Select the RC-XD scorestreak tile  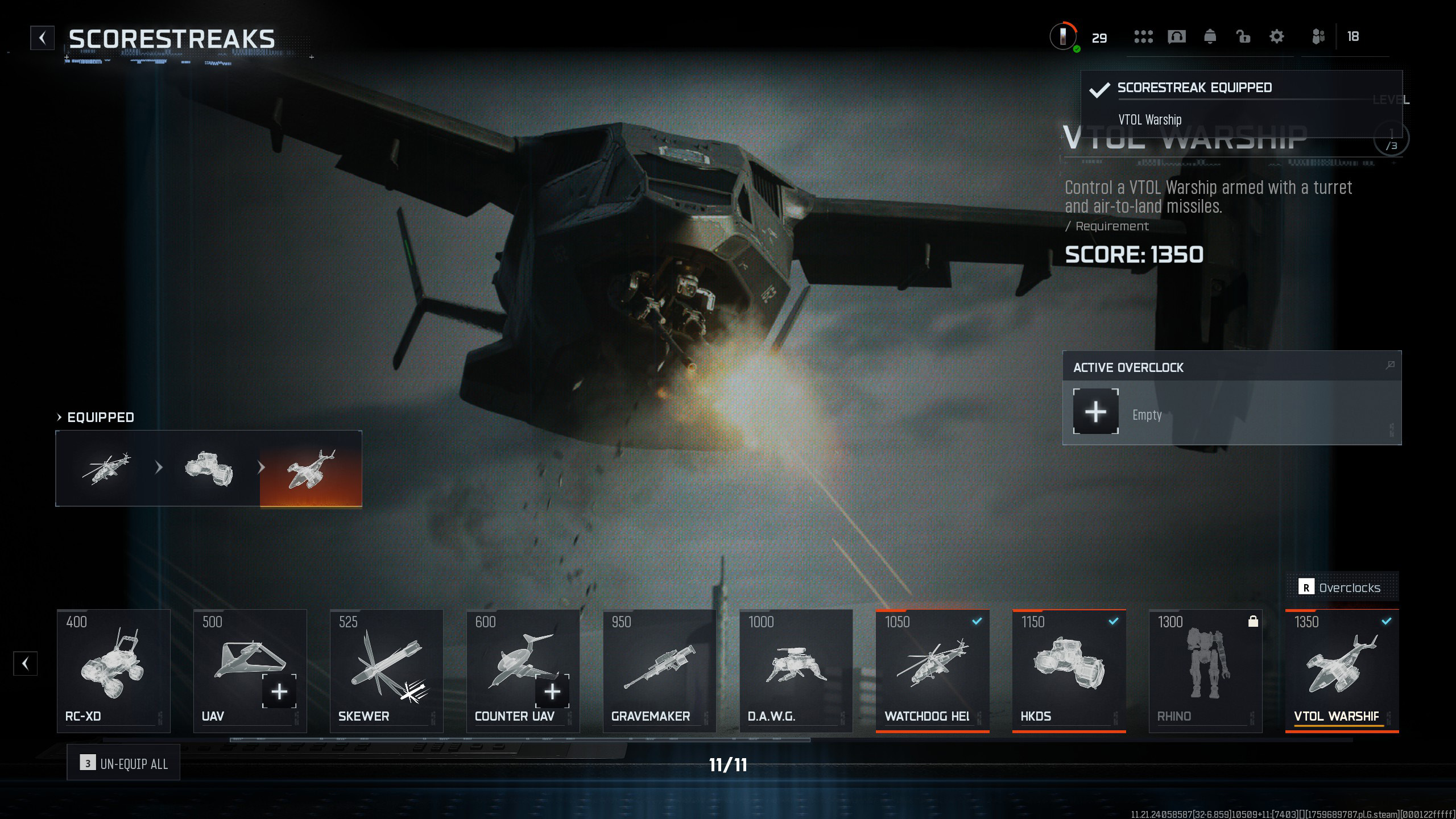tap(114, 671)
